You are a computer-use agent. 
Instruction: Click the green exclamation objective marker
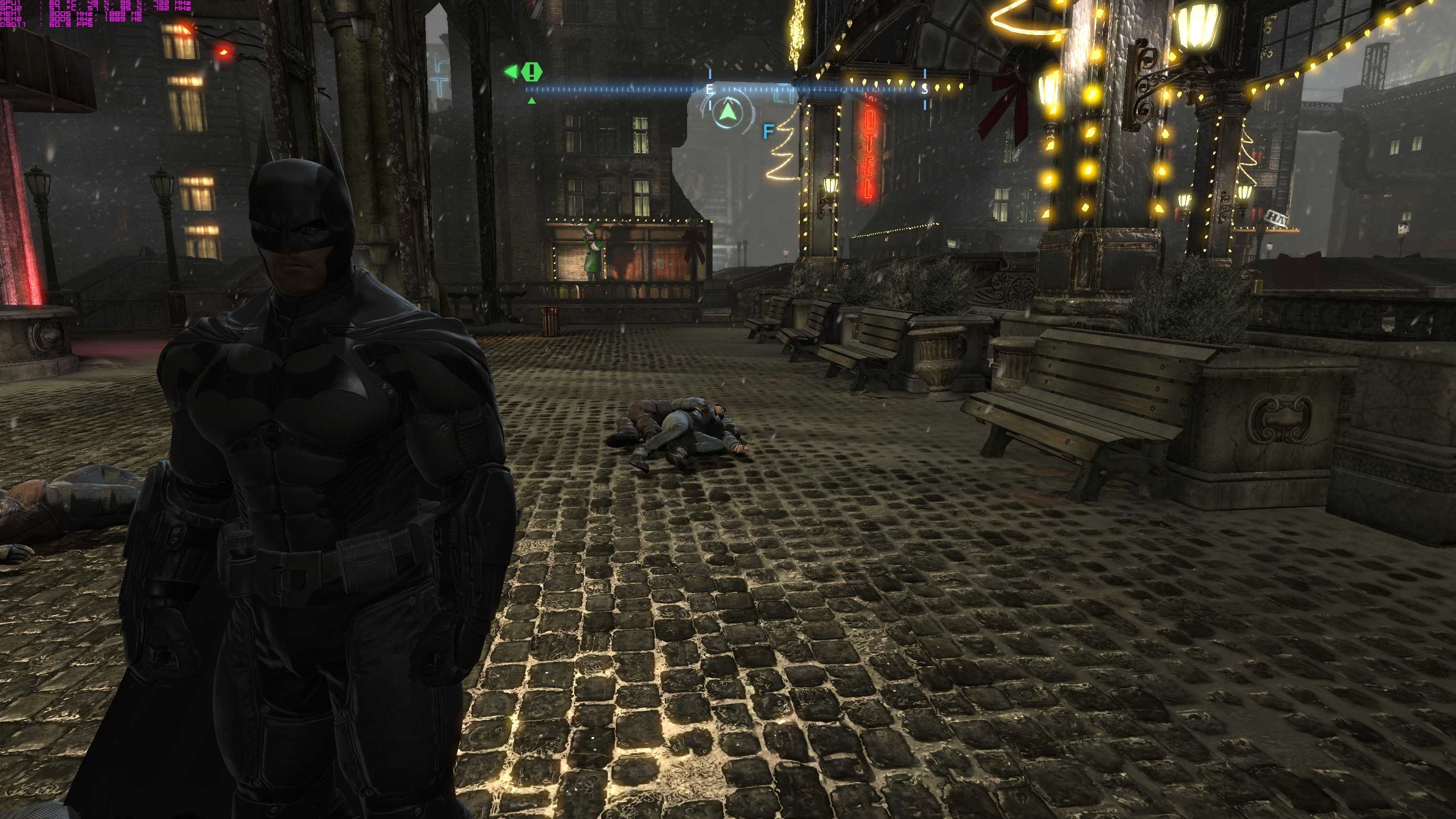(531, 72)
